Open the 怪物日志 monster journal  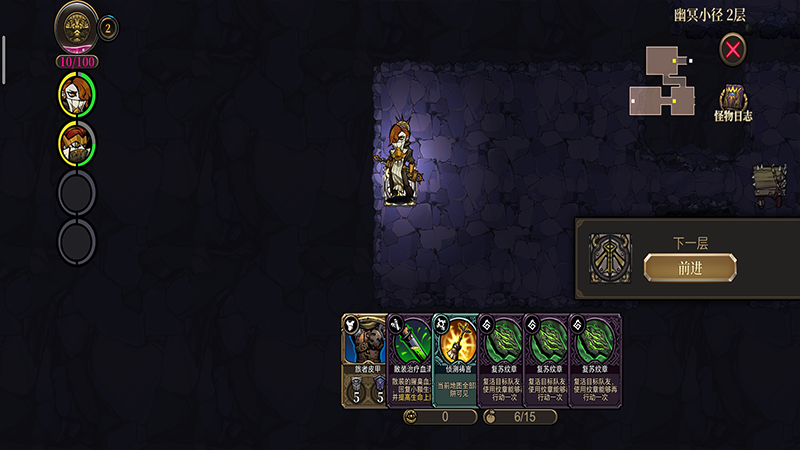point(734,102)
